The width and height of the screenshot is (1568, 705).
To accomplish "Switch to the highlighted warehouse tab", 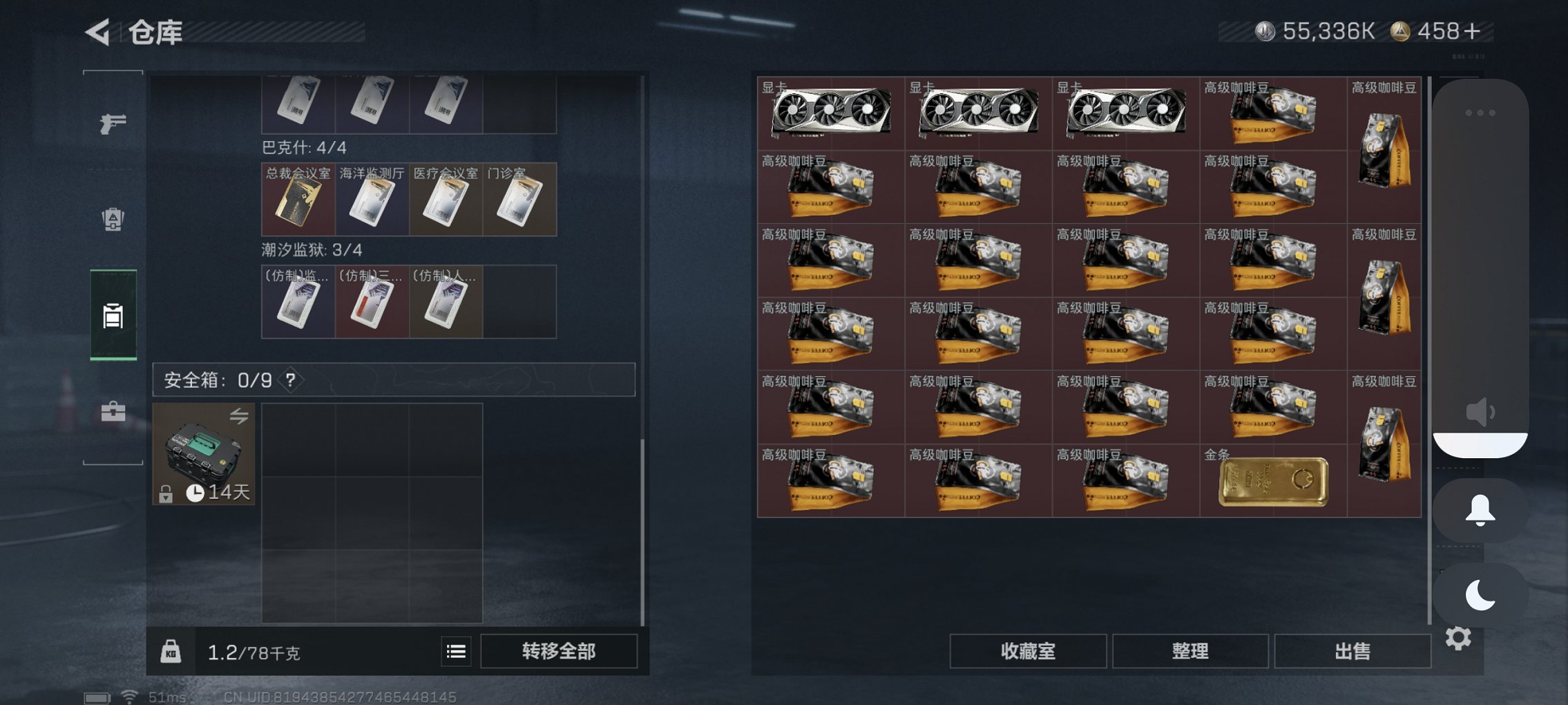I will pyautogui.click(x=113, y=316).
